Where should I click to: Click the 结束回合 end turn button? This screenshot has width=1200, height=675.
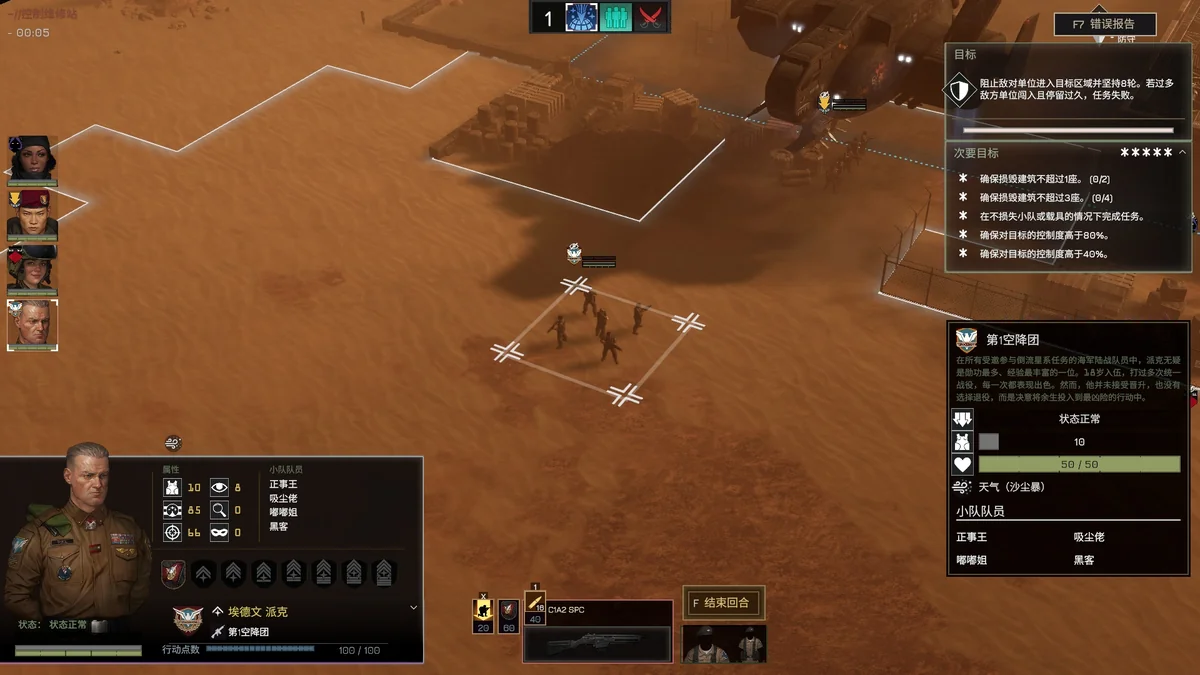[724, 603]
